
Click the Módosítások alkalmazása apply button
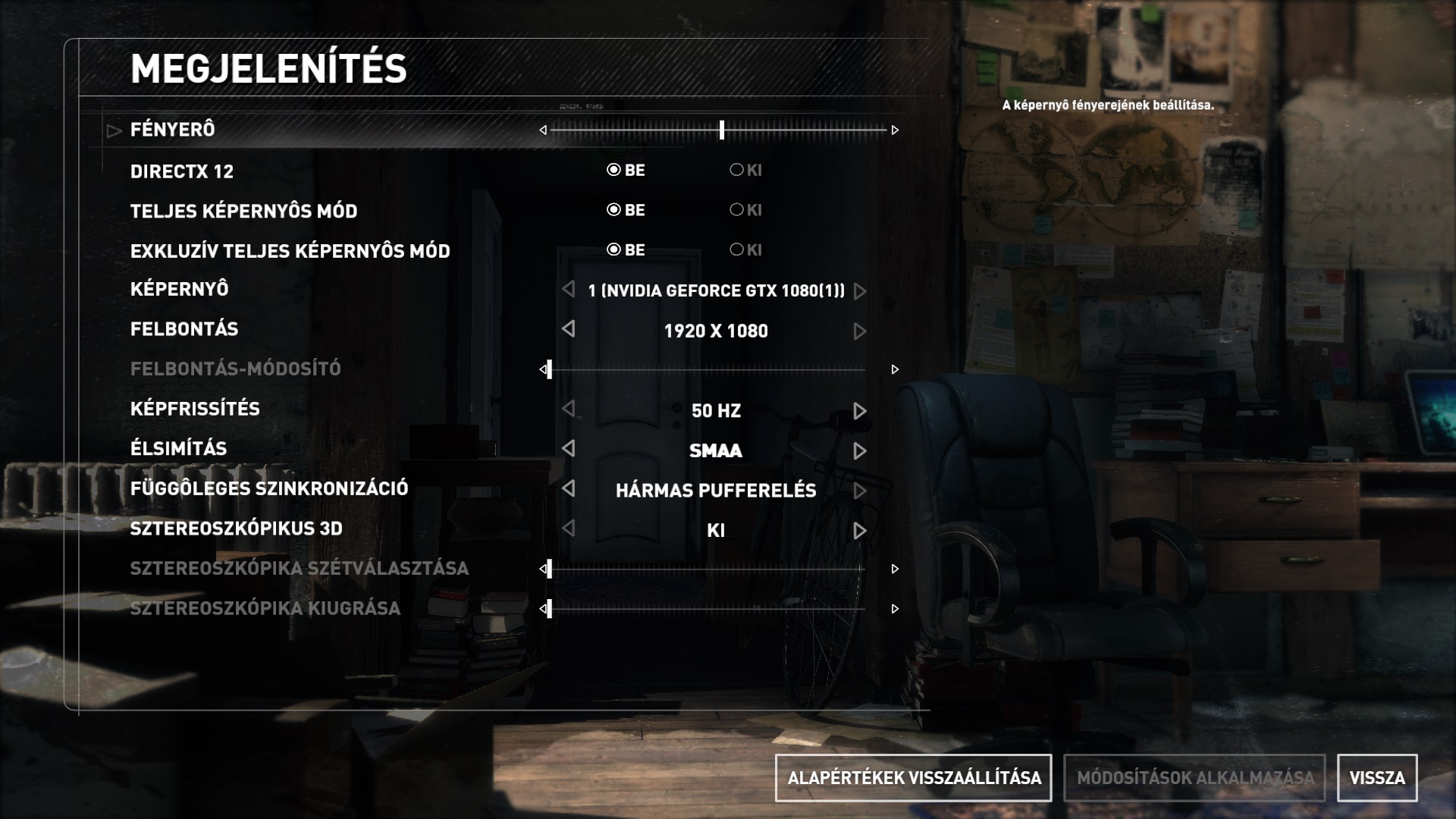pyautogui.click(x=1194, y=778)
